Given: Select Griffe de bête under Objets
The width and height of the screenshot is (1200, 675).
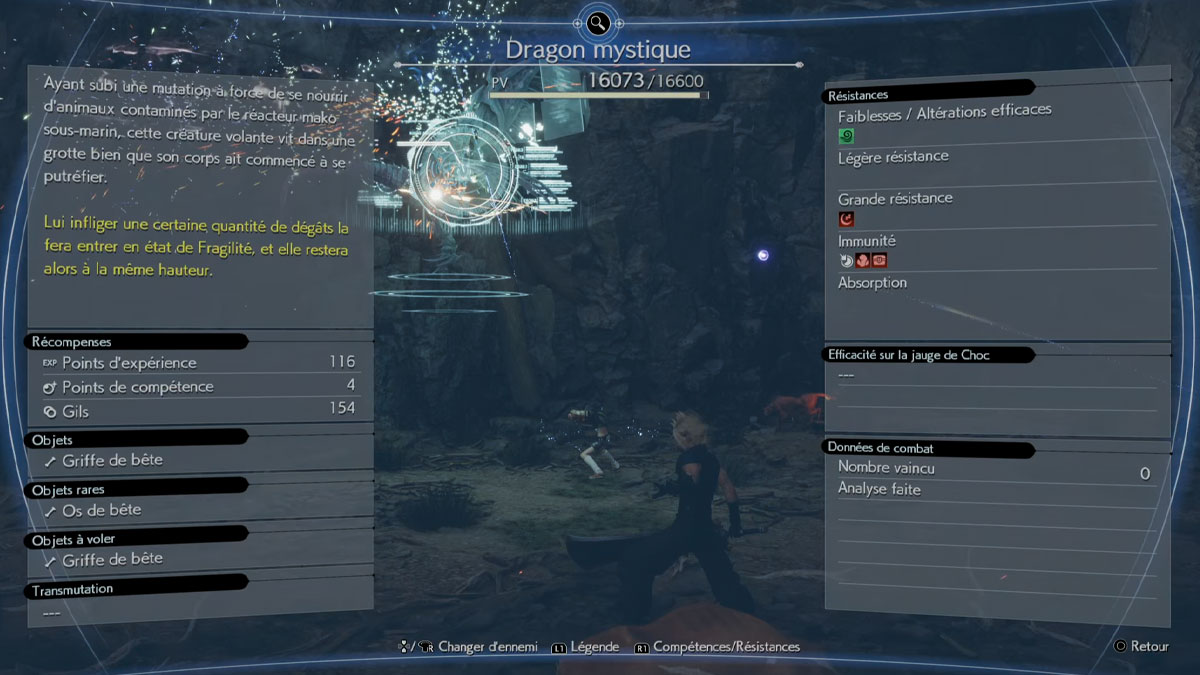Looking at the screenshot, I should pos(112,460).
